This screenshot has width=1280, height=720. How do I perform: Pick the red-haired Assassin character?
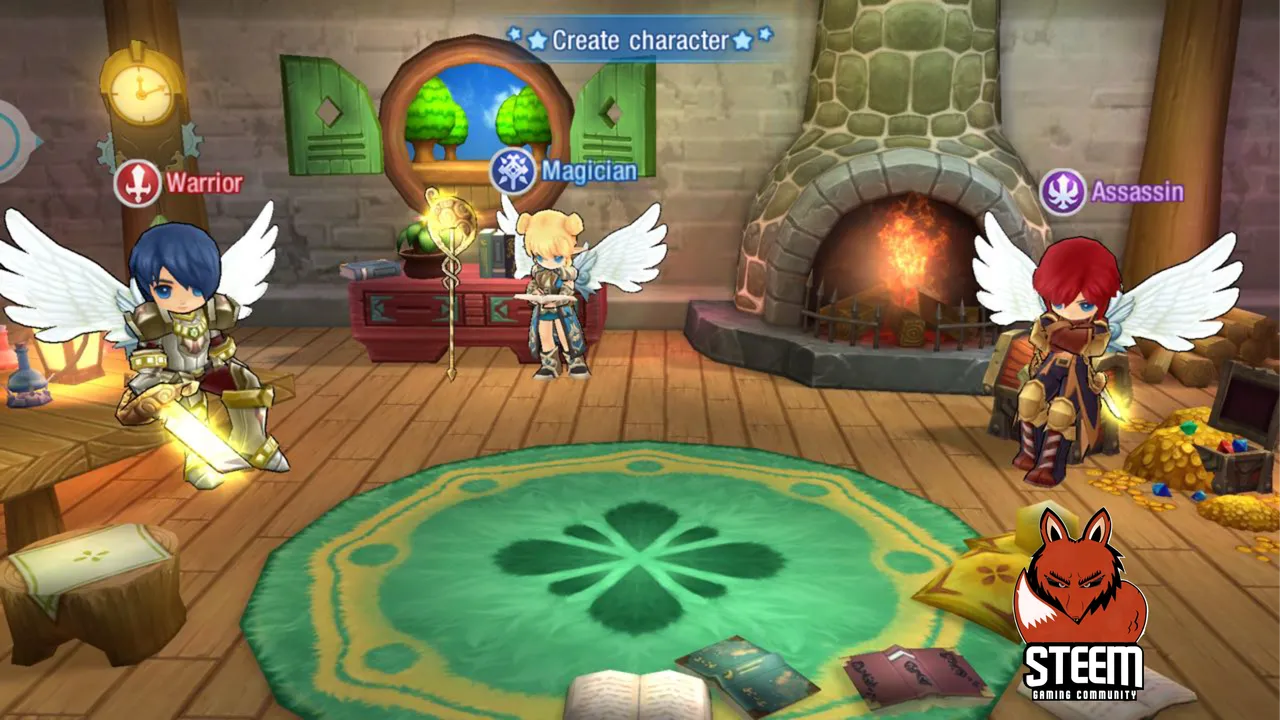[x=1063, y=350]
